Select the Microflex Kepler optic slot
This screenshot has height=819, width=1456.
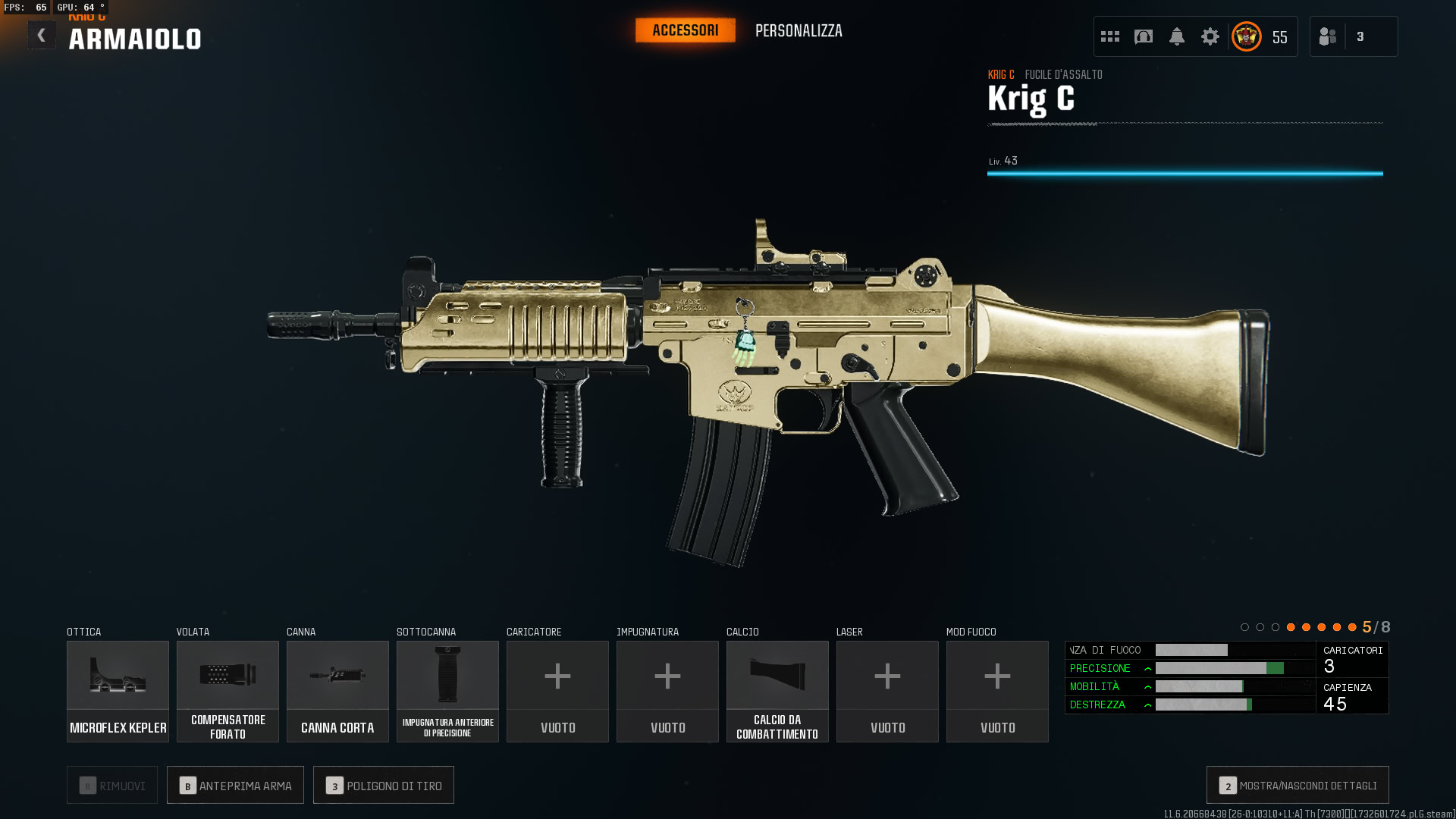(118, 691)
